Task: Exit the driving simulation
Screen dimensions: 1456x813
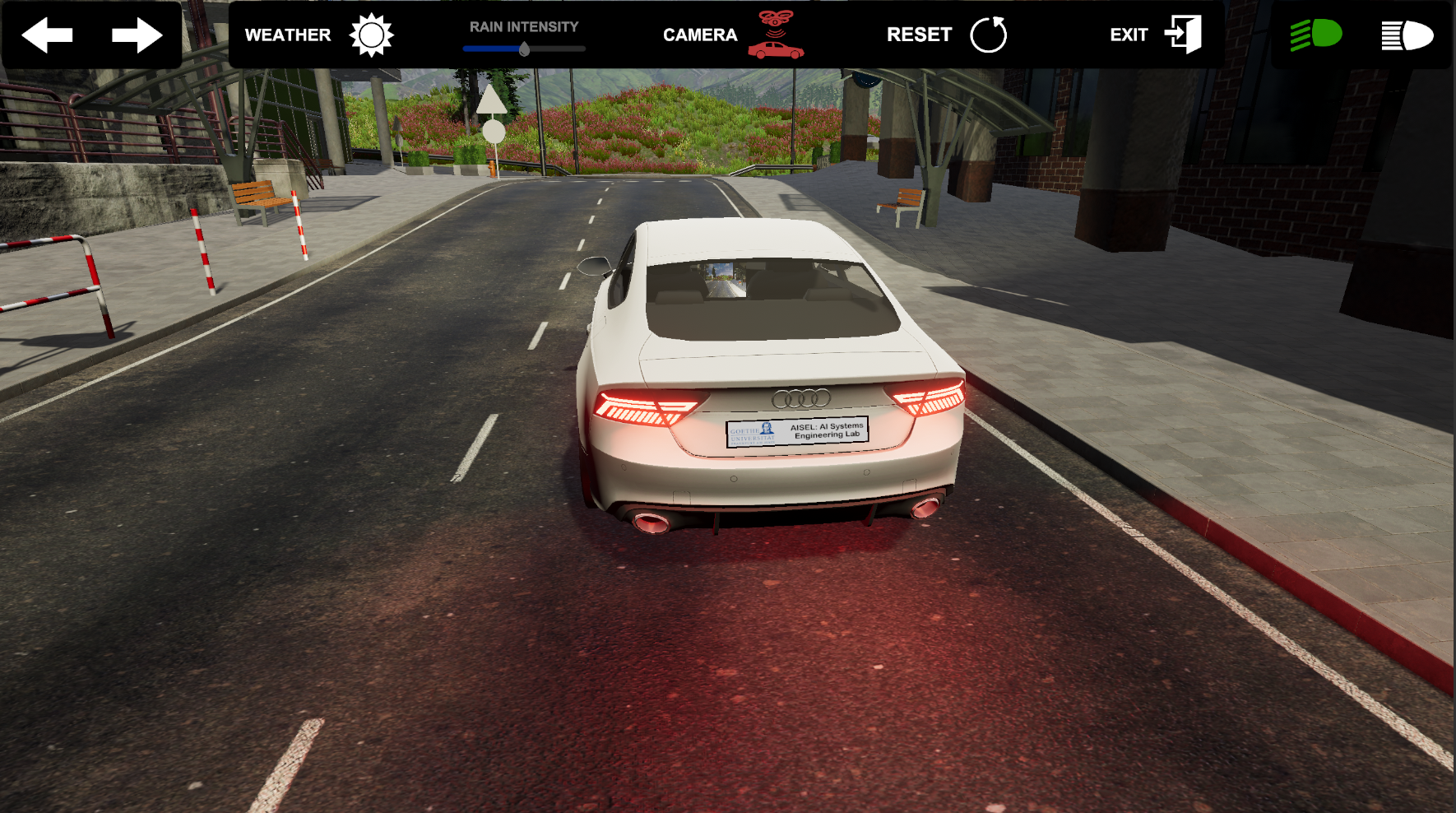Action: (x=1183, y=35)
